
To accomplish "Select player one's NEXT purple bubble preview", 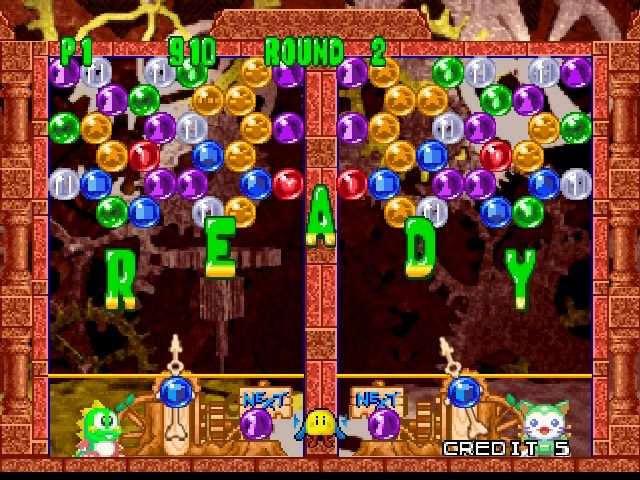I will 257,424.
